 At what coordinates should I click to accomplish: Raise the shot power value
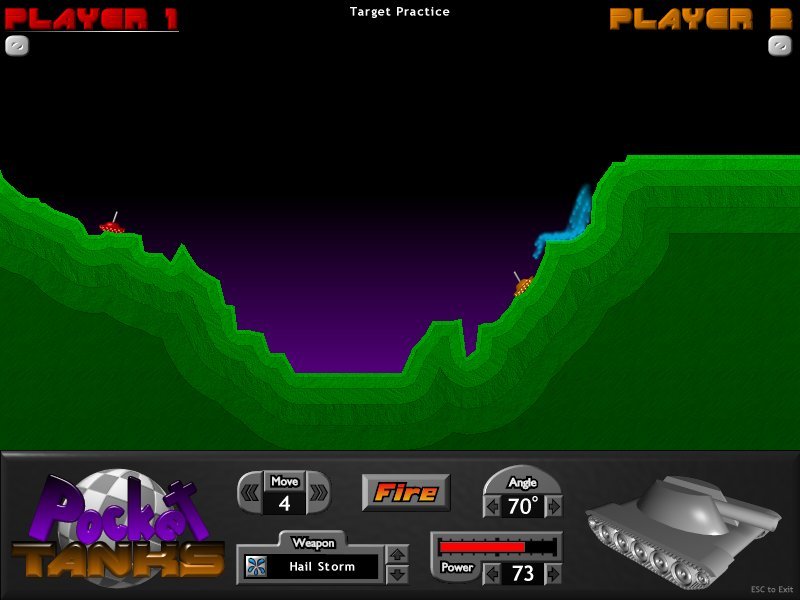point(554,574)
